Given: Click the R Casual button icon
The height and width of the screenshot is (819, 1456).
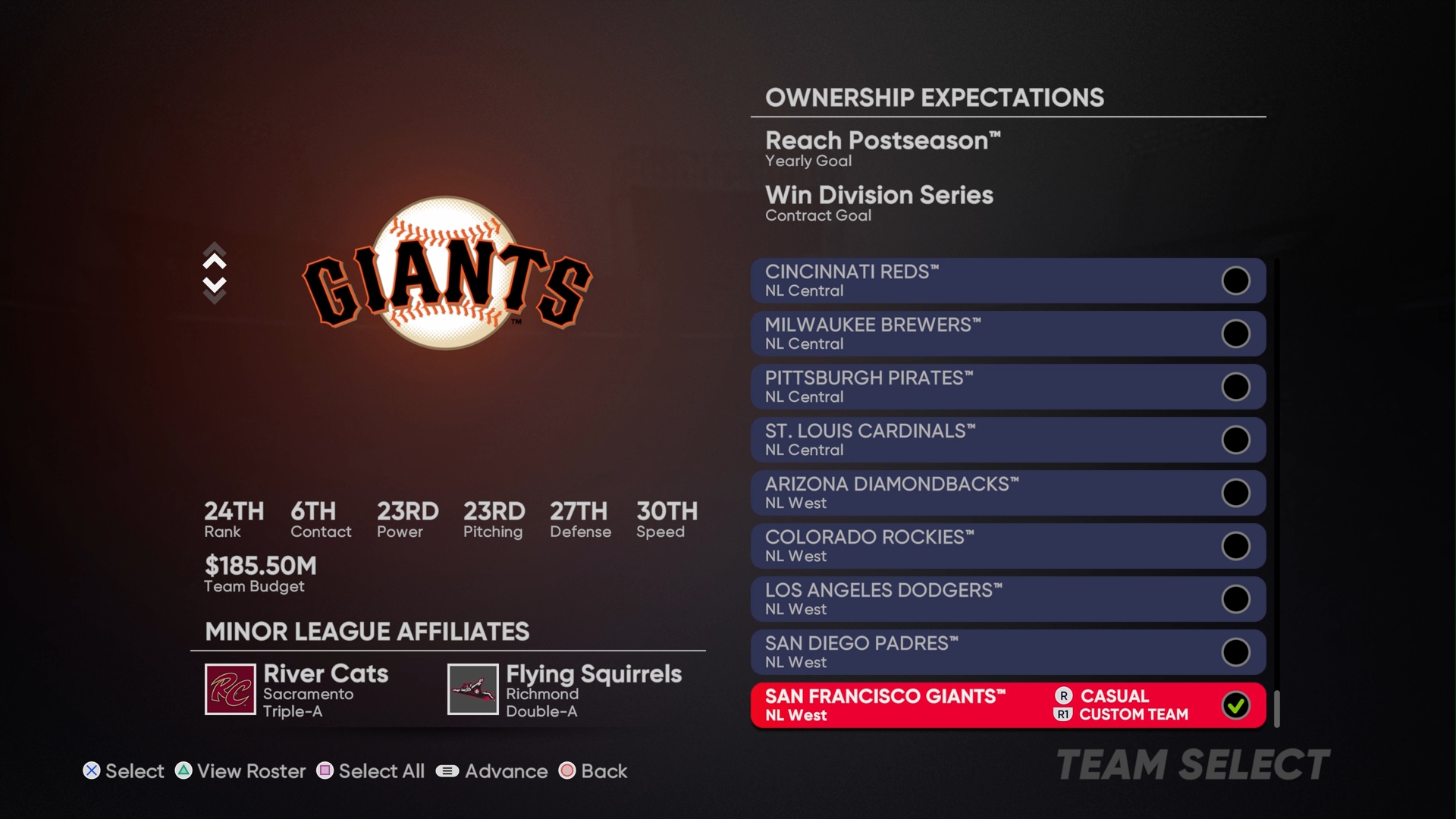Looking at the screenshot, I should click(1065, 696).
